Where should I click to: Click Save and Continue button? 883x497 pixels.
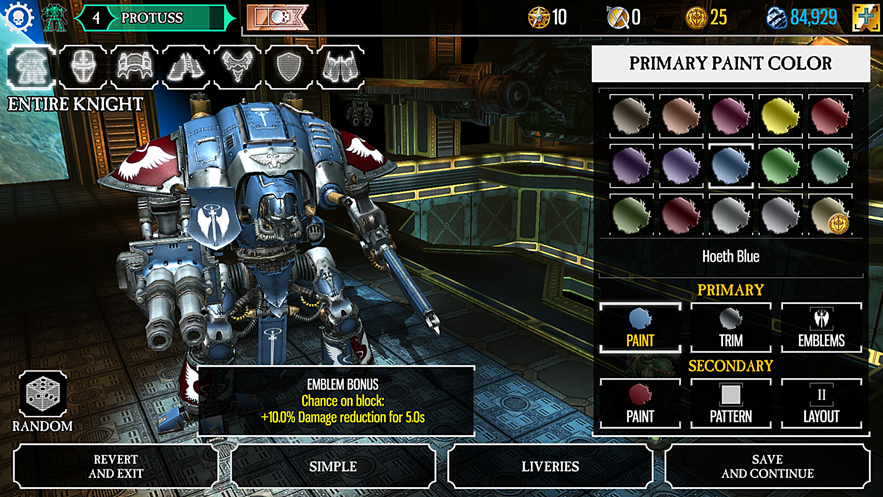(767, 466)
